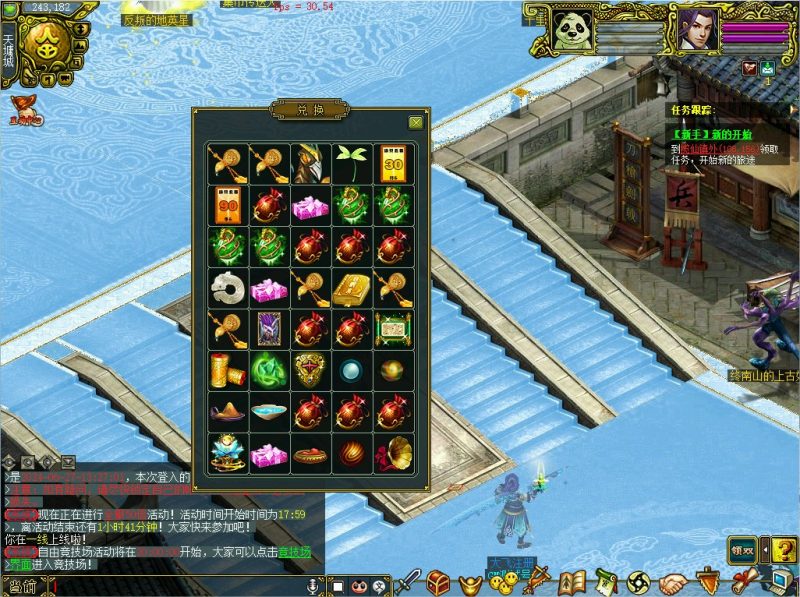The height and width of the screenshot is (597, 800).
Task: Pick the golden shield emblem item
Action: coord(310,370)
